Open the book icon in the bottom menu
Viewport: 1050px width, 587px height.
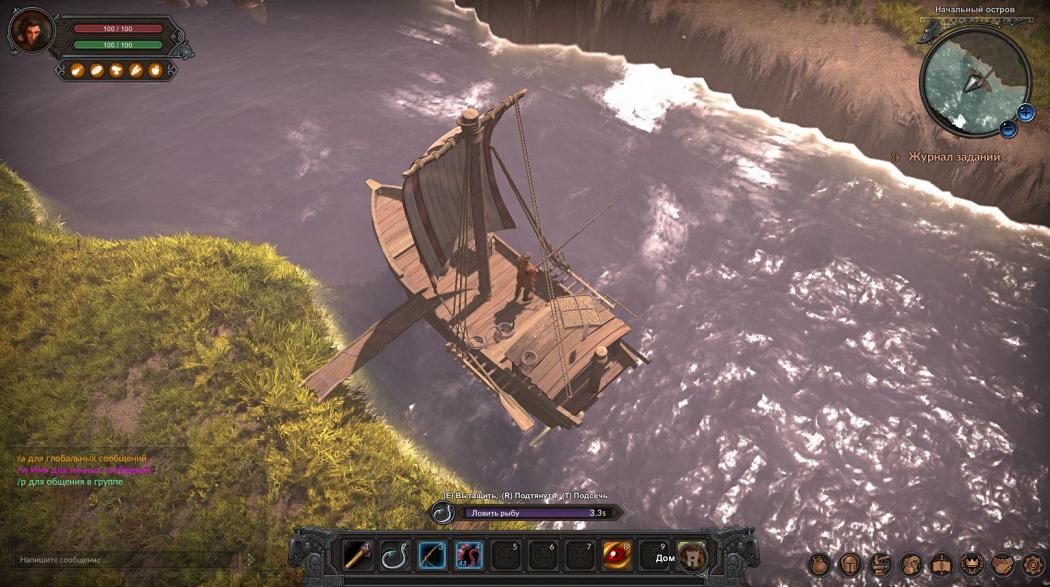[x=941, y=564]
